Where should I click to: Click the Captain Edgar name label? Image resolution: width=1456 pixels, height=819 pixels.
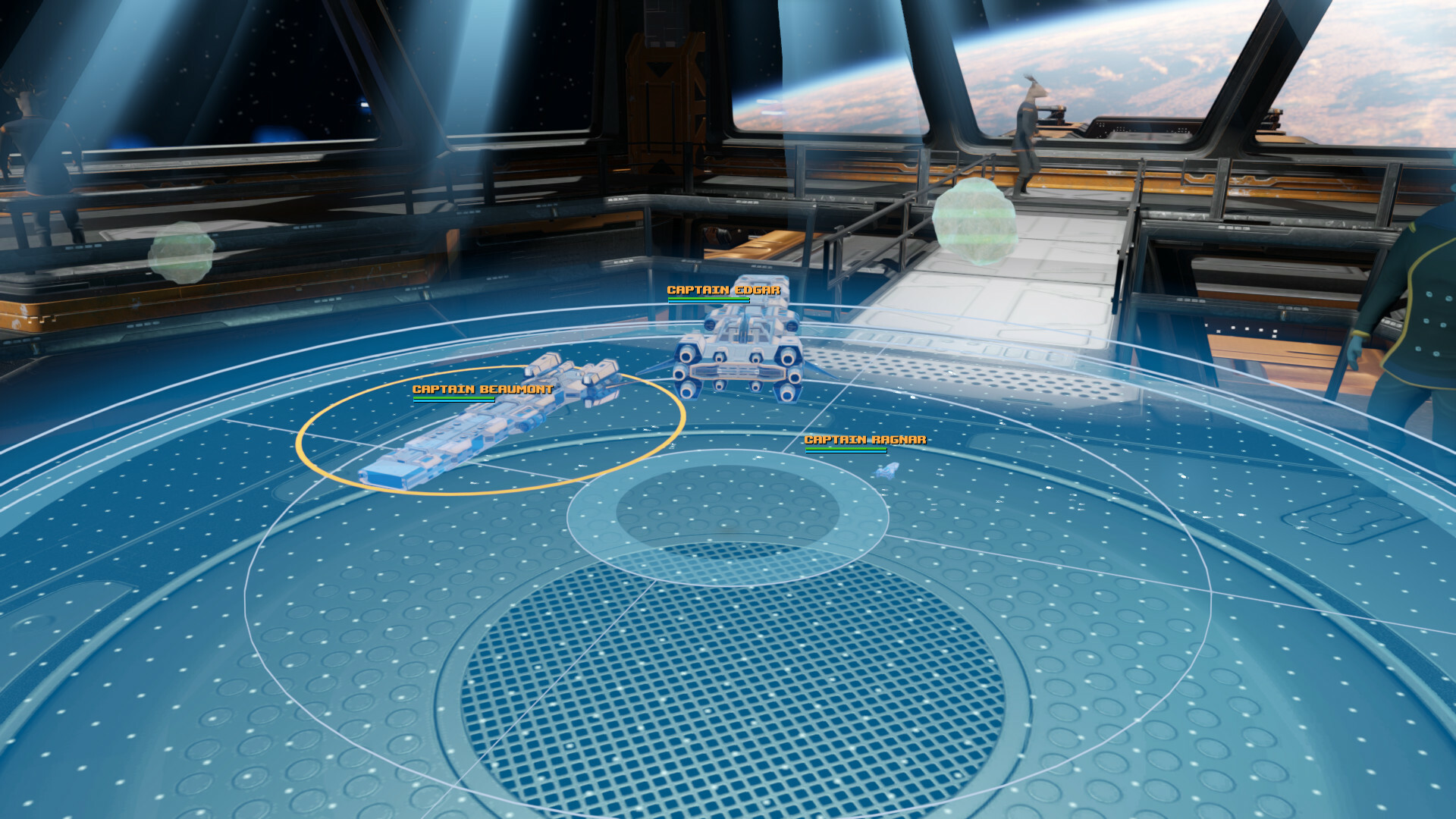click(723, 290)
